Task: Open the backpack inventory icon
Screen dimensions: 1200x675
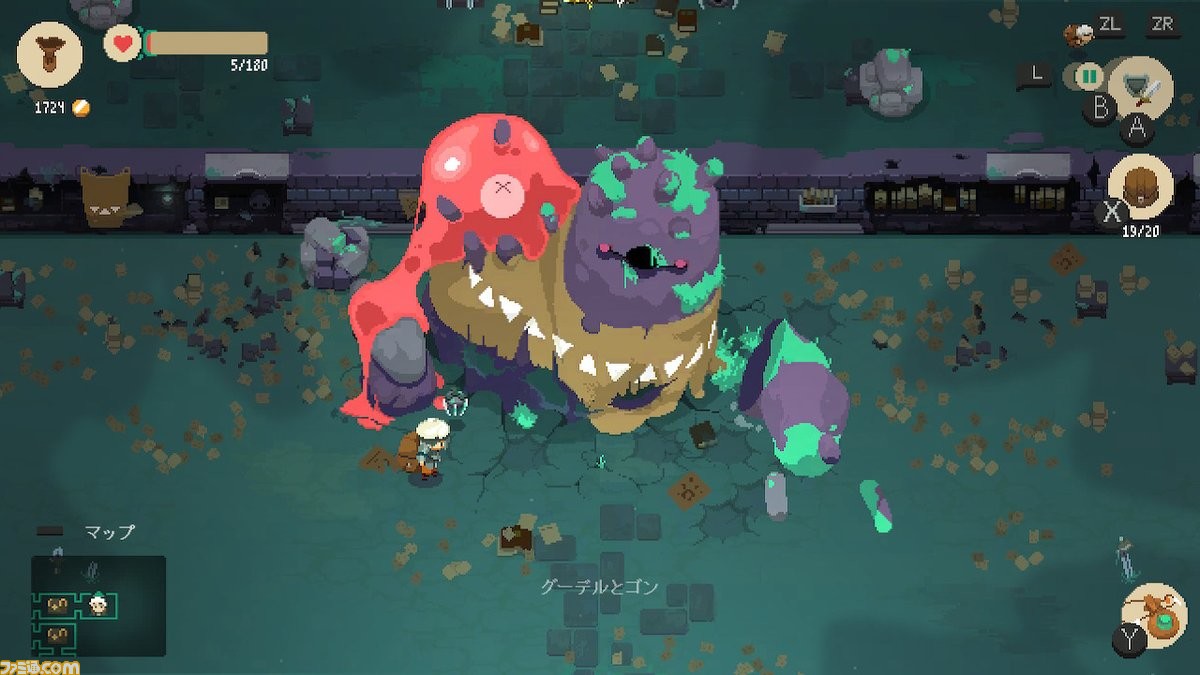Action: tap(1141, 187)
